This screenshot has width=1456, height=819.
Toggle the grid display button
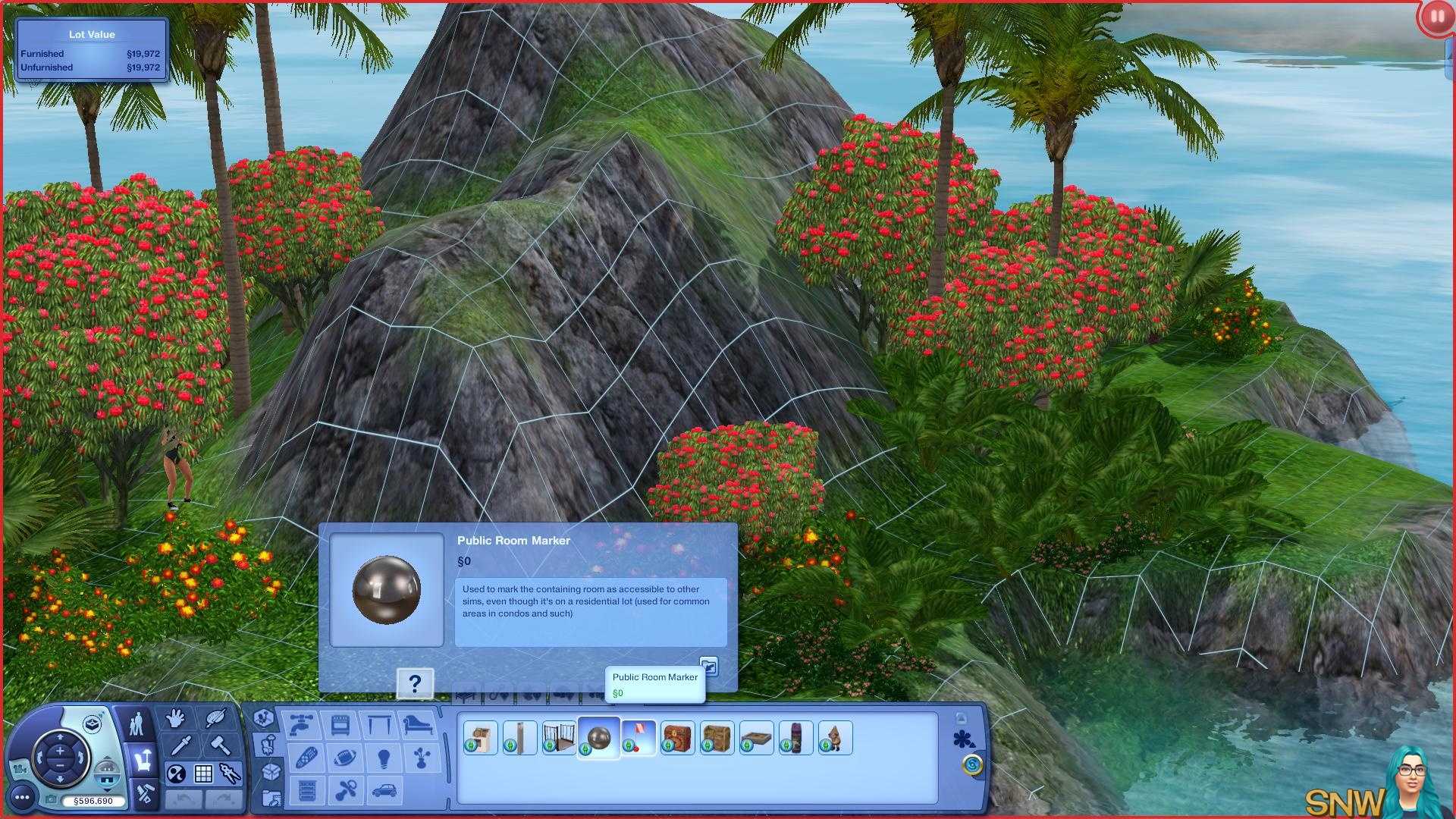tap(203, 774)
